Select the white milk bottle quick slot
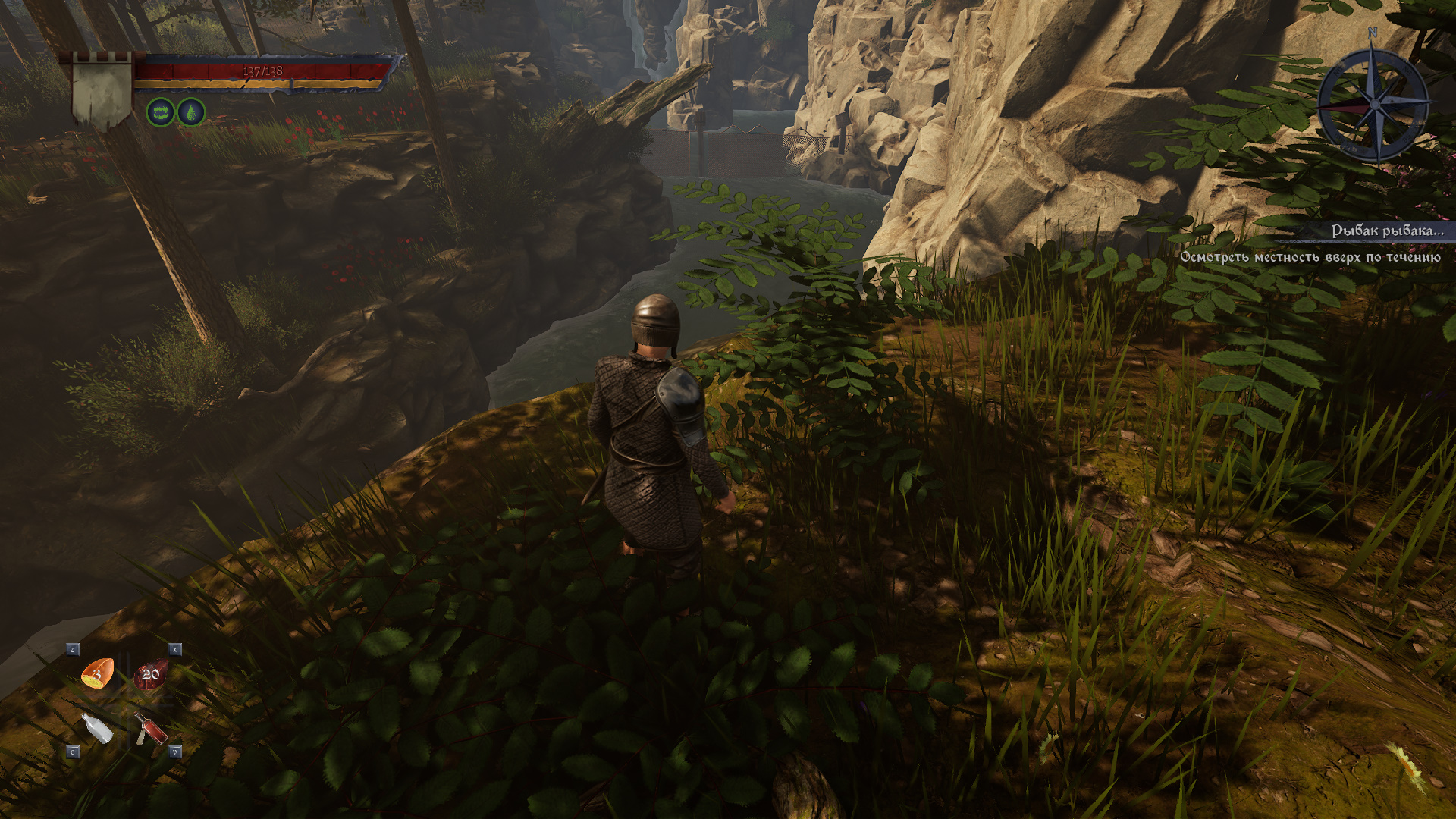Image resolution: width=1456 pixels, height=819 pixels. coord(97,728)
